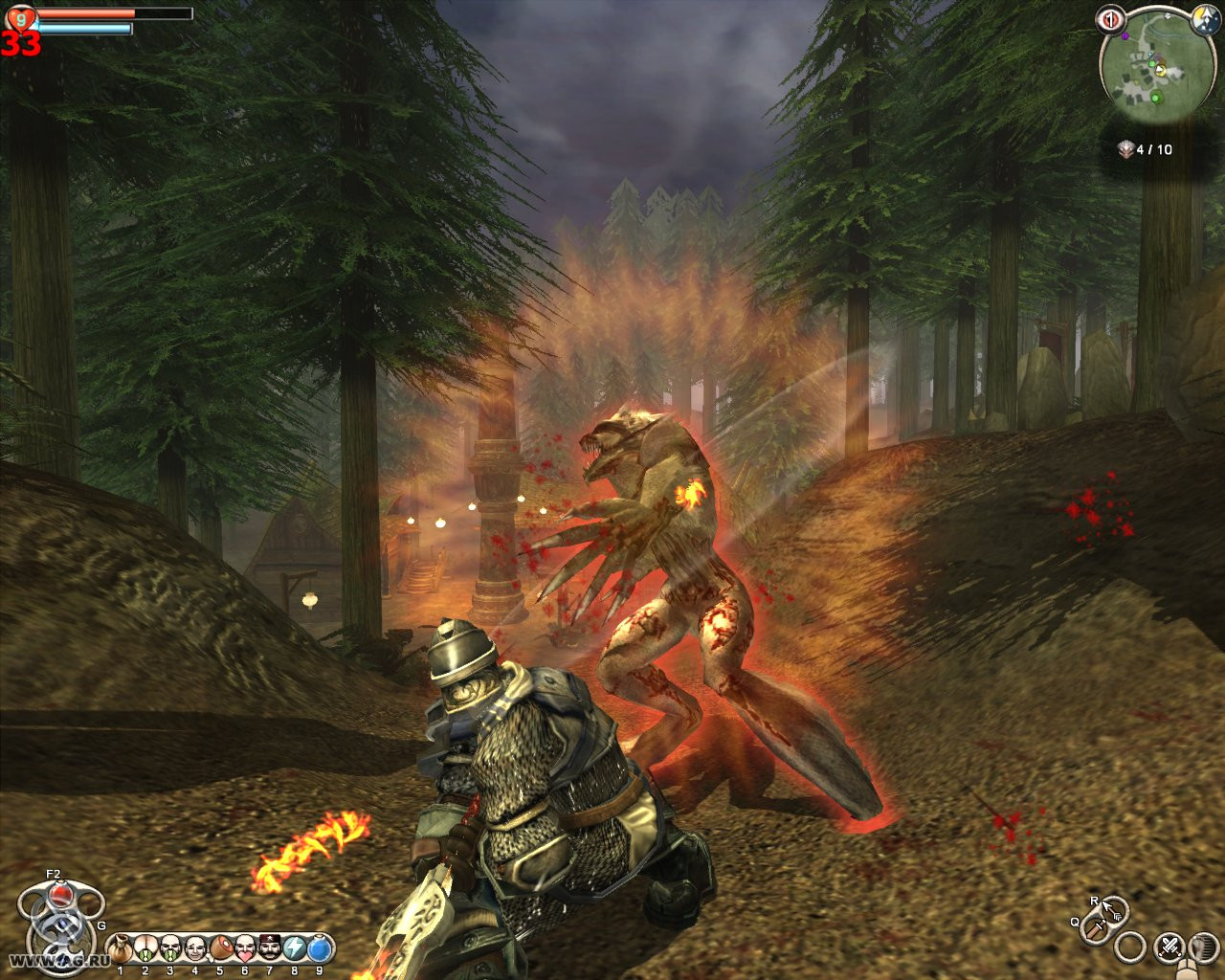Click the day-night compass on the minimap
Image resolution: width=1225 pixels, height=980 pixels.
click(1205, 20)
